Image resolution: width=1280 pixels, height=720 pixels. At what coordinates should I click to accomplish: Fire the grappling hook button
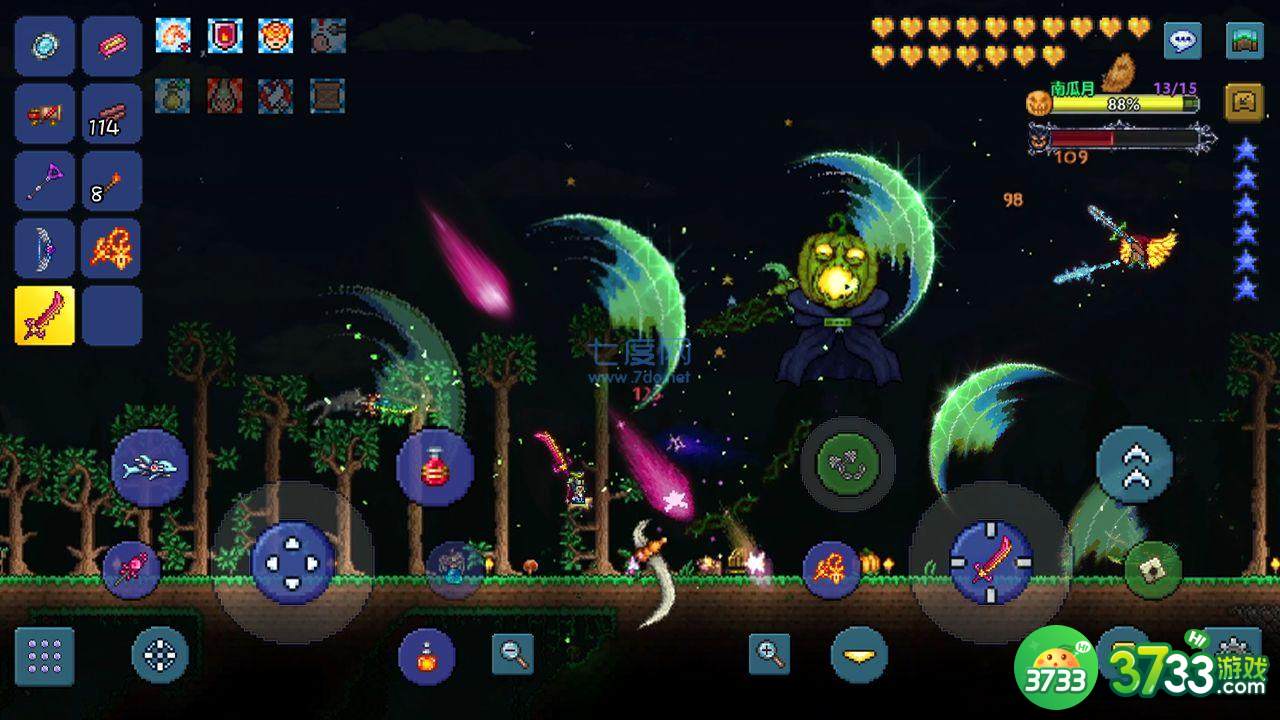tap(848, 463)
